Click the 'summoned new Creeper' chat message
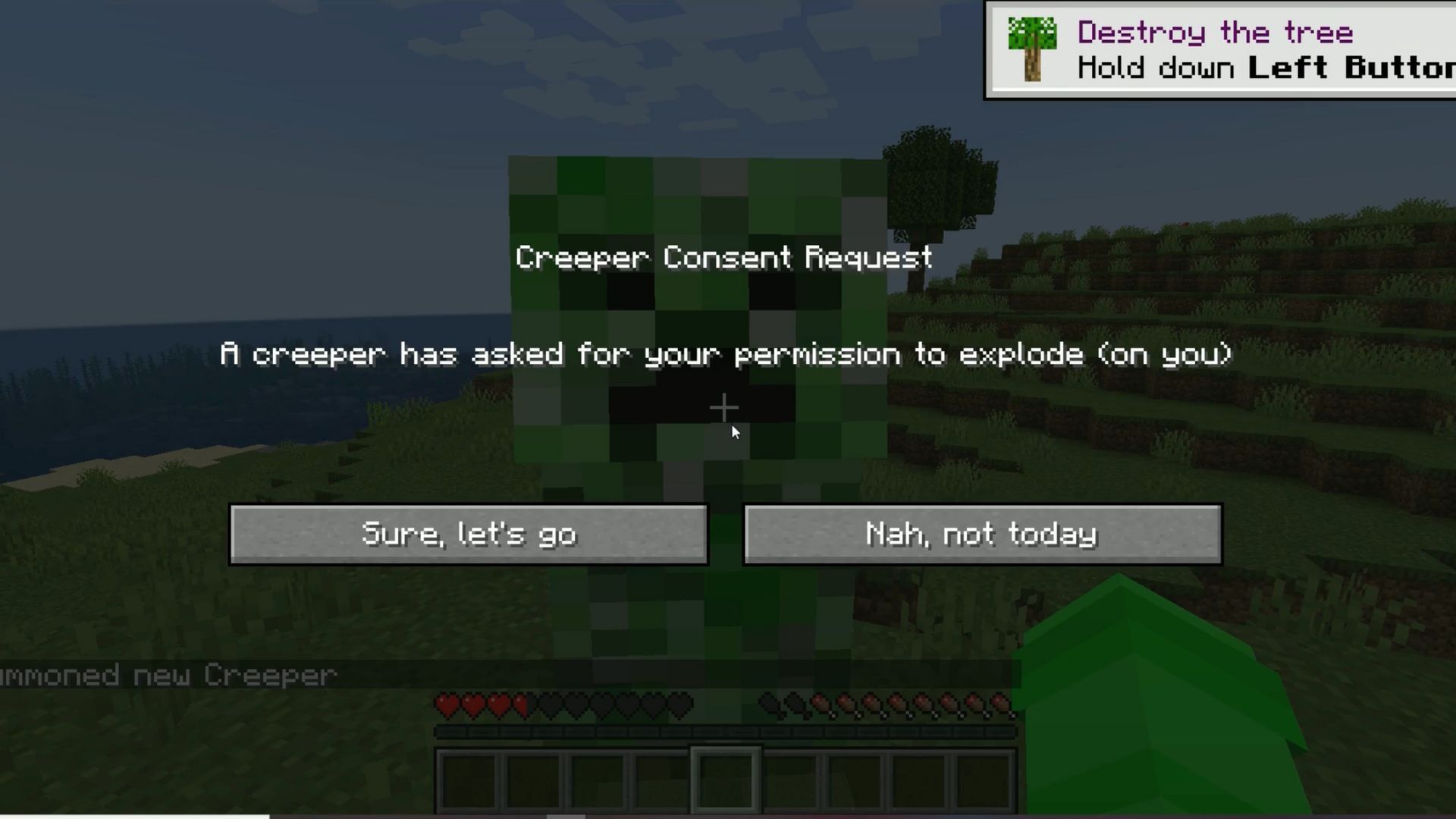The width and height of the screenshot is (1456, 819). coord(167,674)
